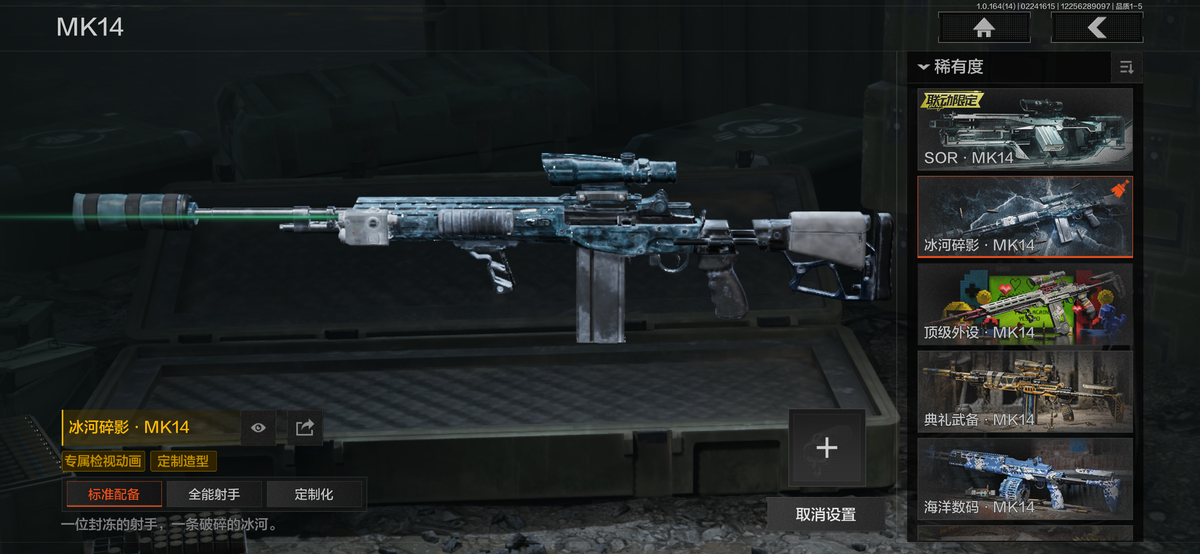The height and width of the screenshot is (554, 1200).
Task: Open the 定制化 customization tab
Action: click(x=314, y=494)
